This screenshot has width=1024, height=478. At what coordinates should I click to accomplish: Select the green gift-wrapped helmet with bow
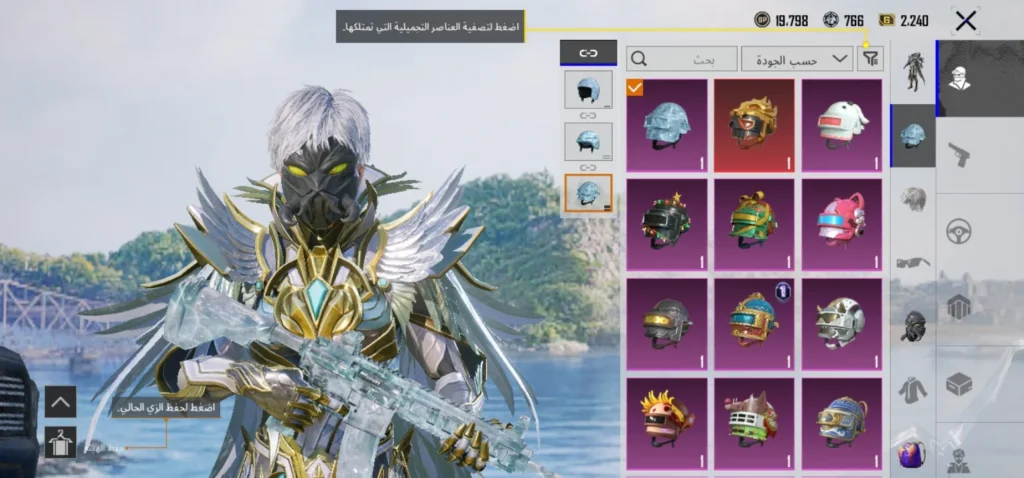pos(754,224)
